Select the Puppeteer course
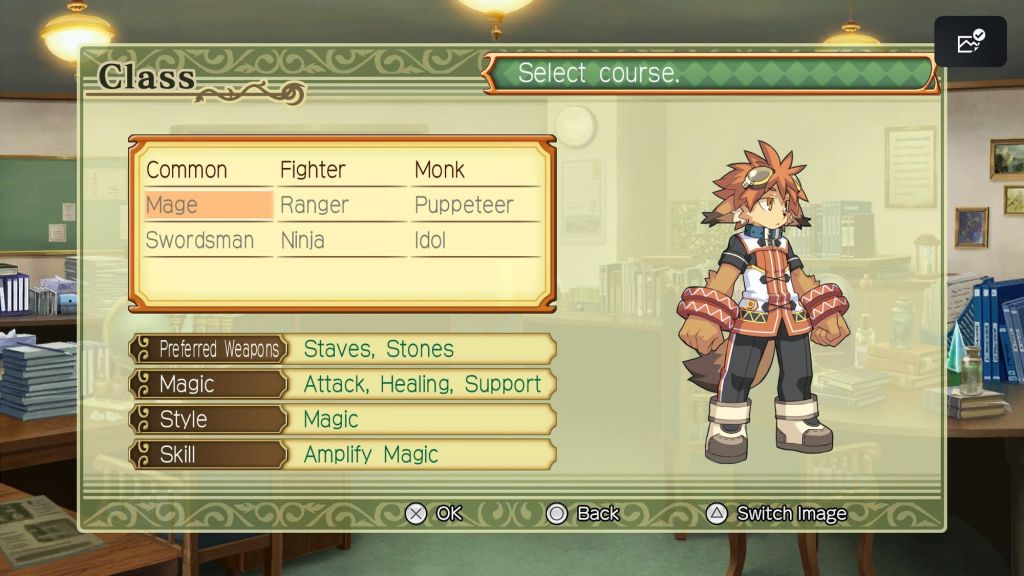The image size is (1024, 576). coord(464,205)
